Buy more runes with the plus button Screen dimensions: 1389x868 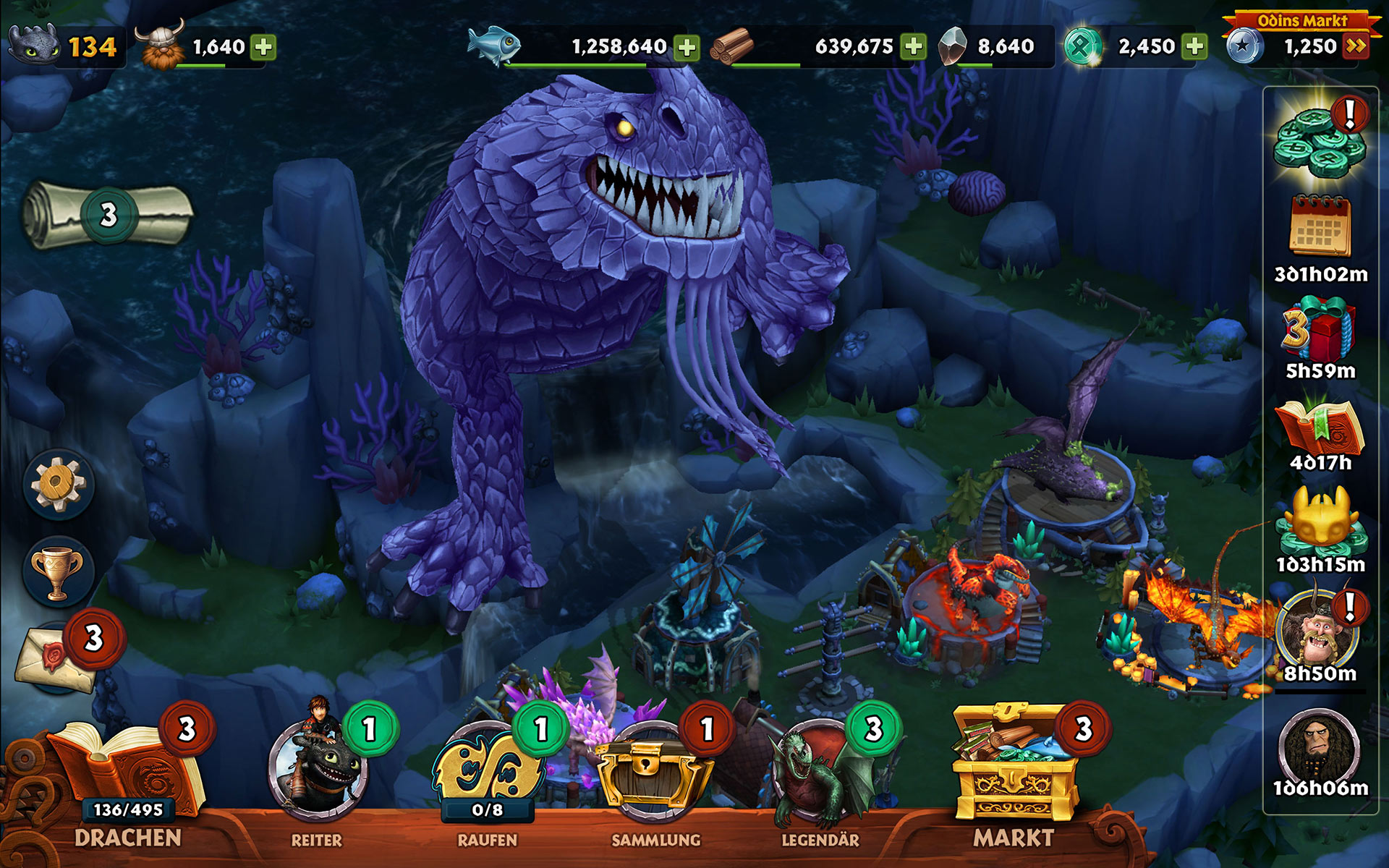pyautogui.click(x=1194, y=47)
